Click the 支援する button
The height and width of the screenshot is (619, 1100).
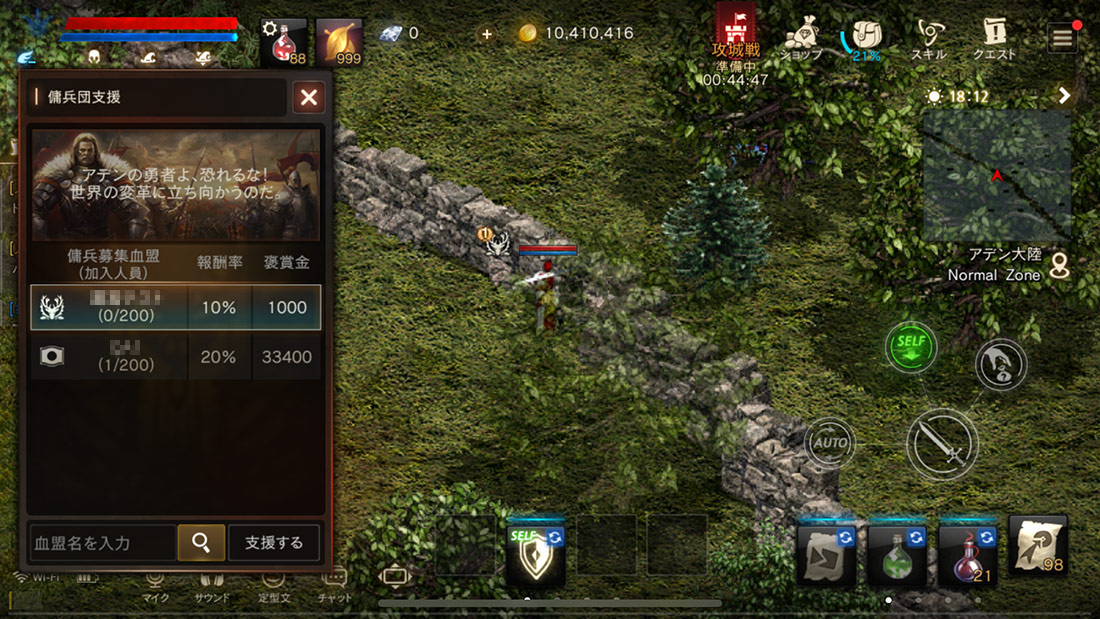274,543
